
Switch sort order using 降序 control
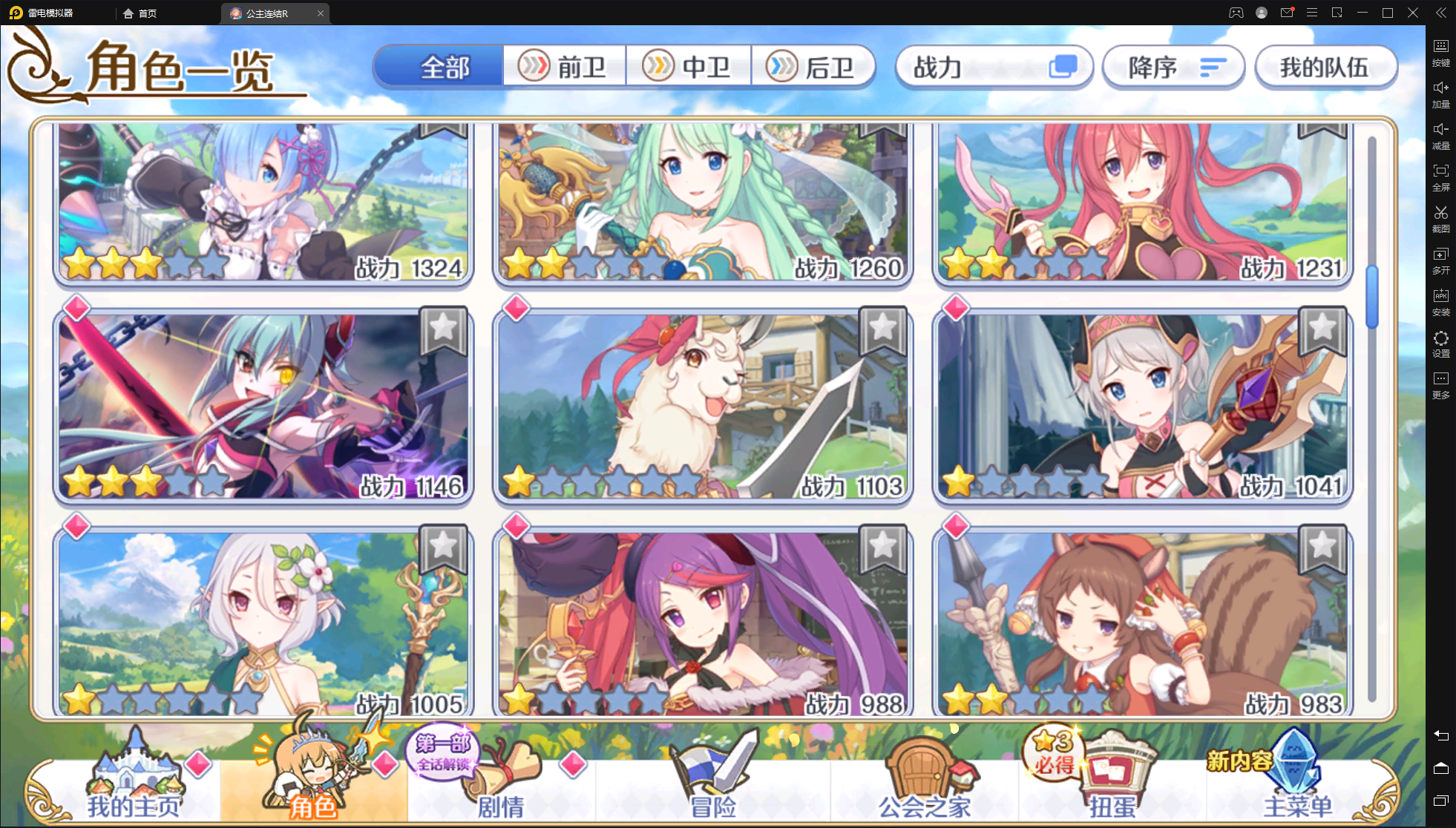[x=1173, y=67]
